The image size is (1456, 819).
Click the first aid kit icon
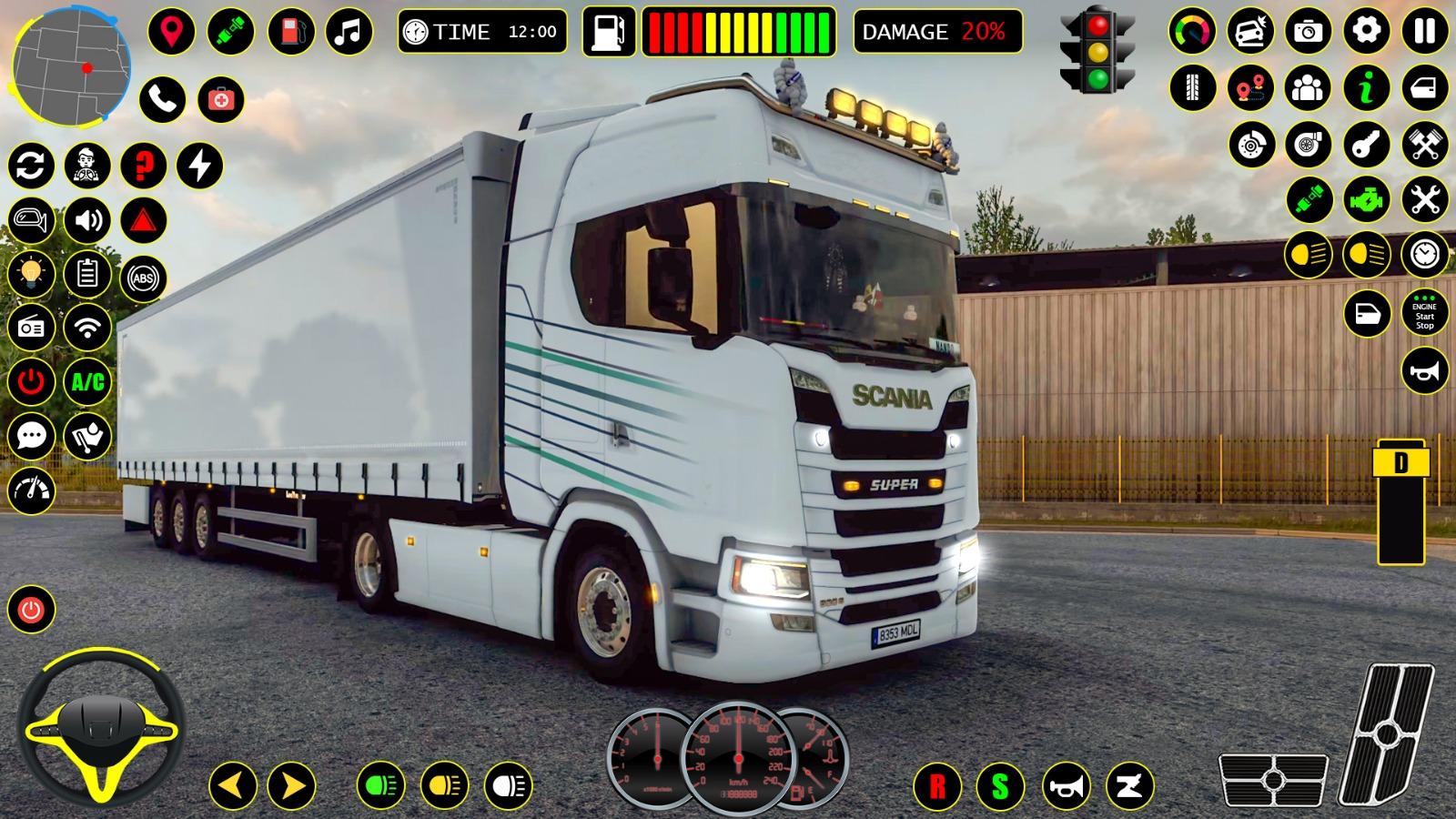221,99
